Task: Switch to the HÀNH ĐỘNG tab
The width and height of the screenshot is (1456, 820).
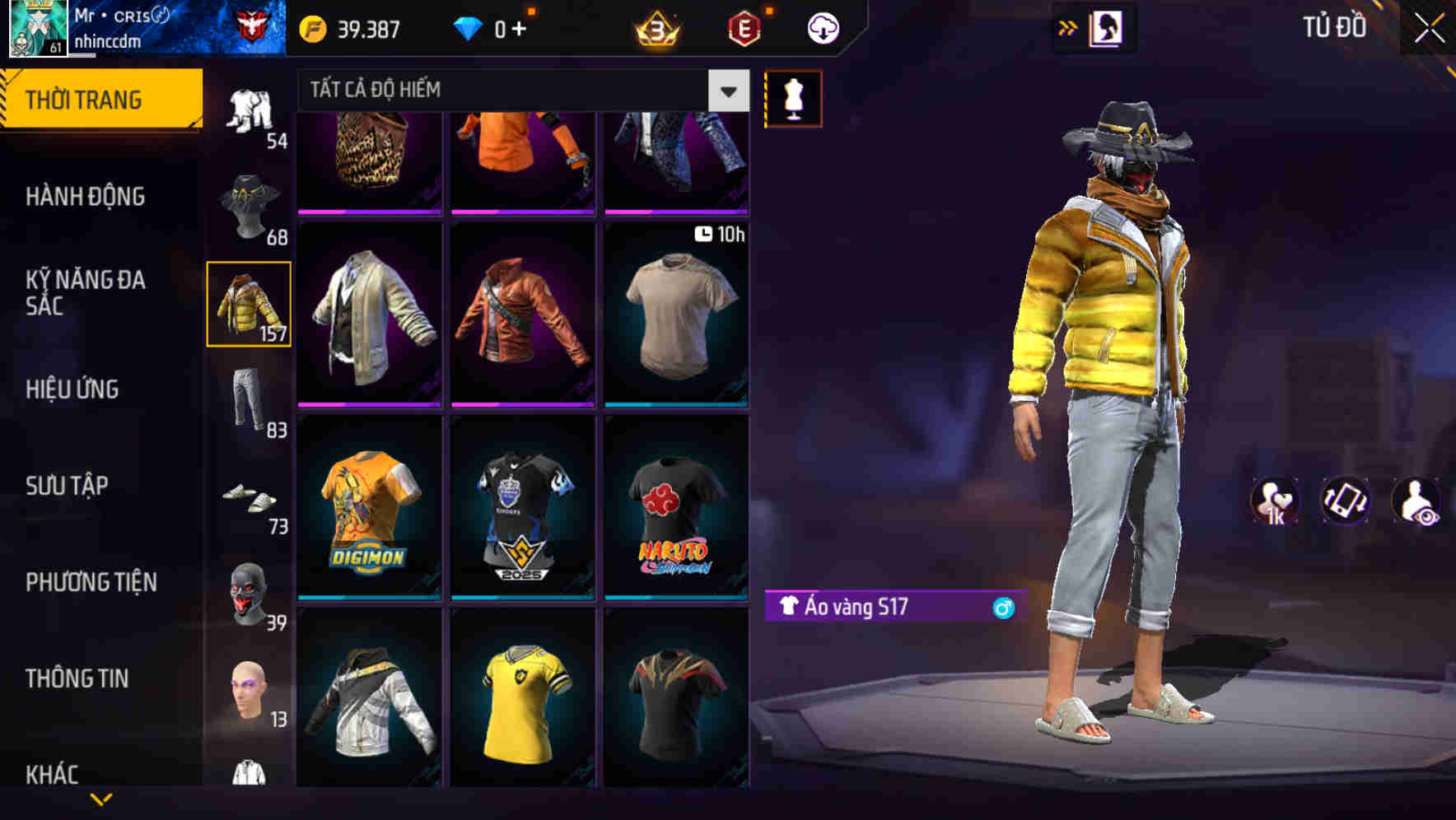Action: [86, 197]
